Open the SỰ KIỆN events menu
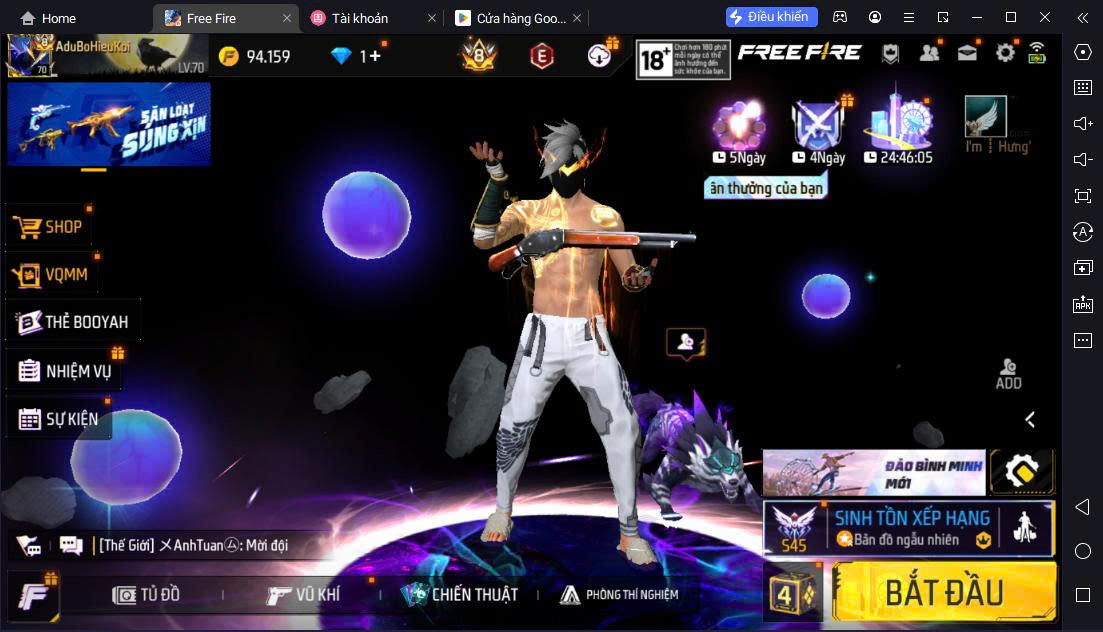The image size is (1103, 632). (59, 419)
